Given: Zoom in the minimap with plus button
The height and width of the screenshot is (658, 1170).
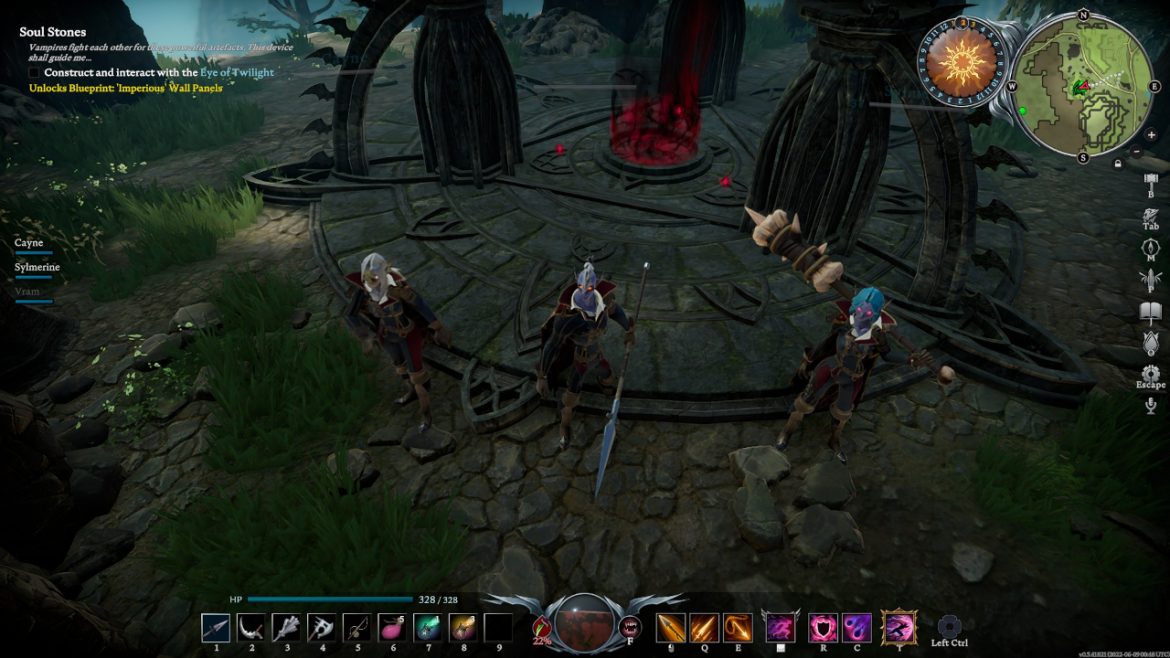Looking at the screenshot, I should tap(1151, 135).
